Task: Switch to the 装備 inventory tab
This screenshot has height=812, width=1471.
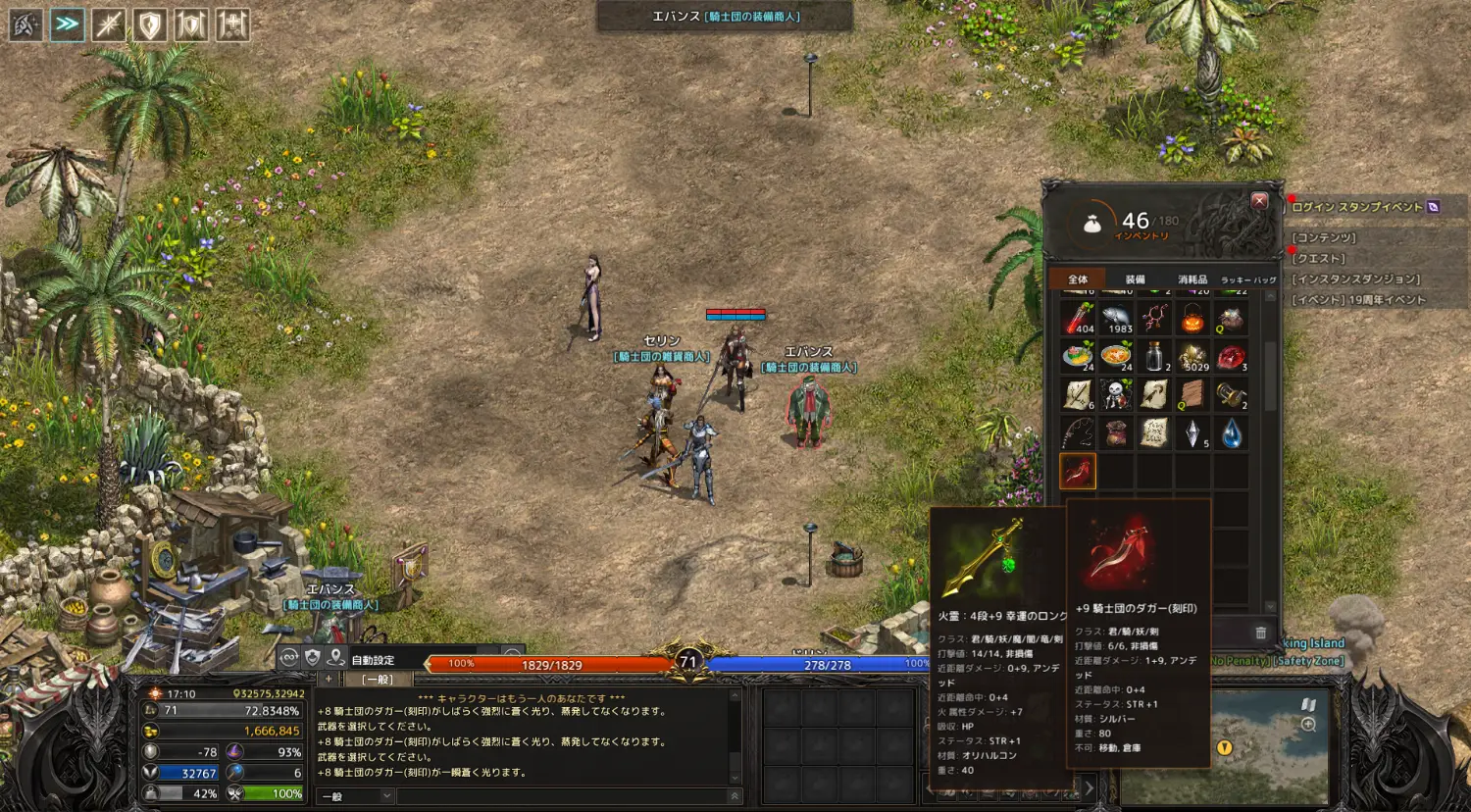Action: [1135, 279]
